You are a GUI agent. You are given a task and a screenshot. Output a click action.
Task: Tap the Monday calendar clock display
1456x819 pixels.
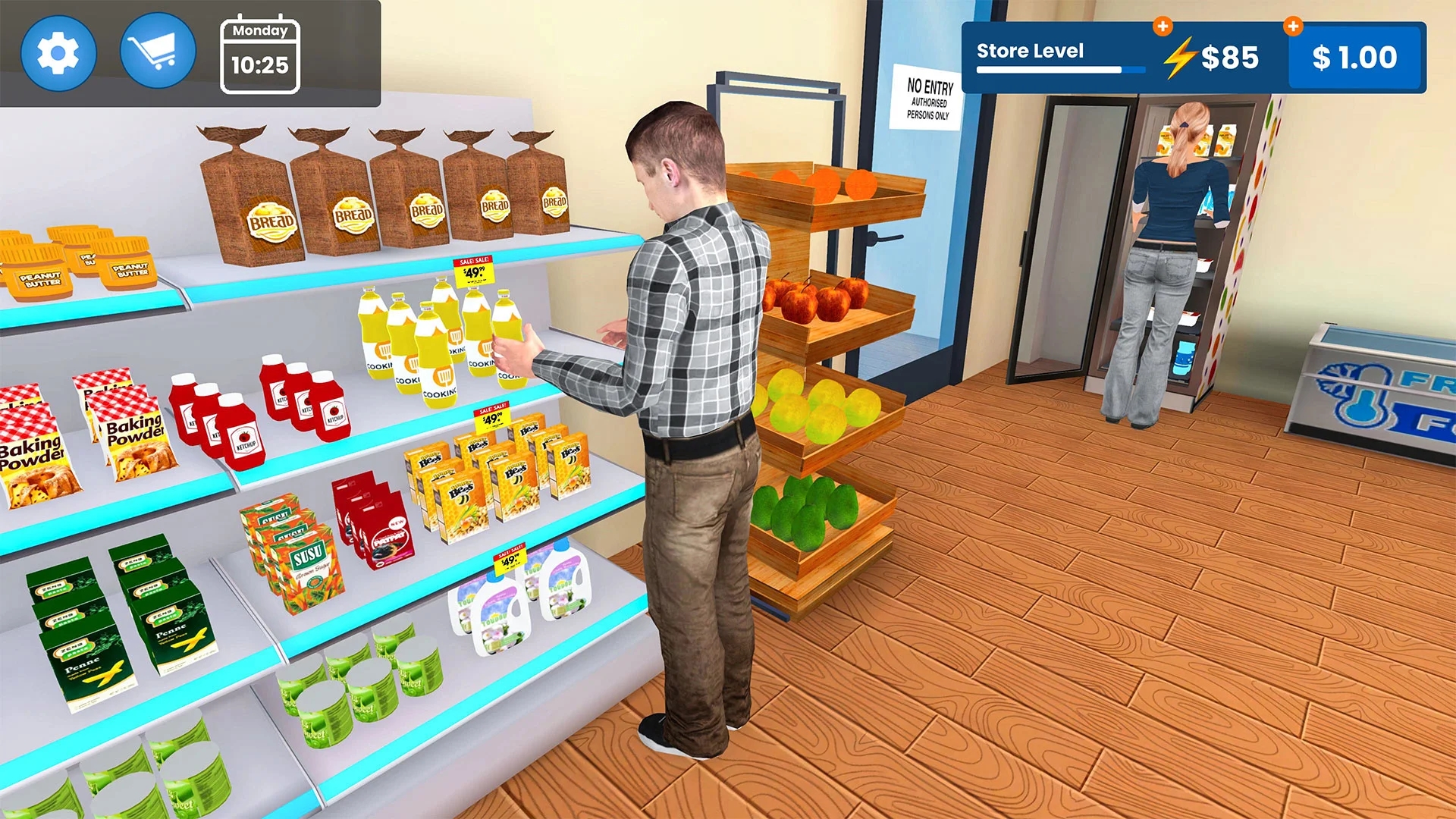(260, 53)
